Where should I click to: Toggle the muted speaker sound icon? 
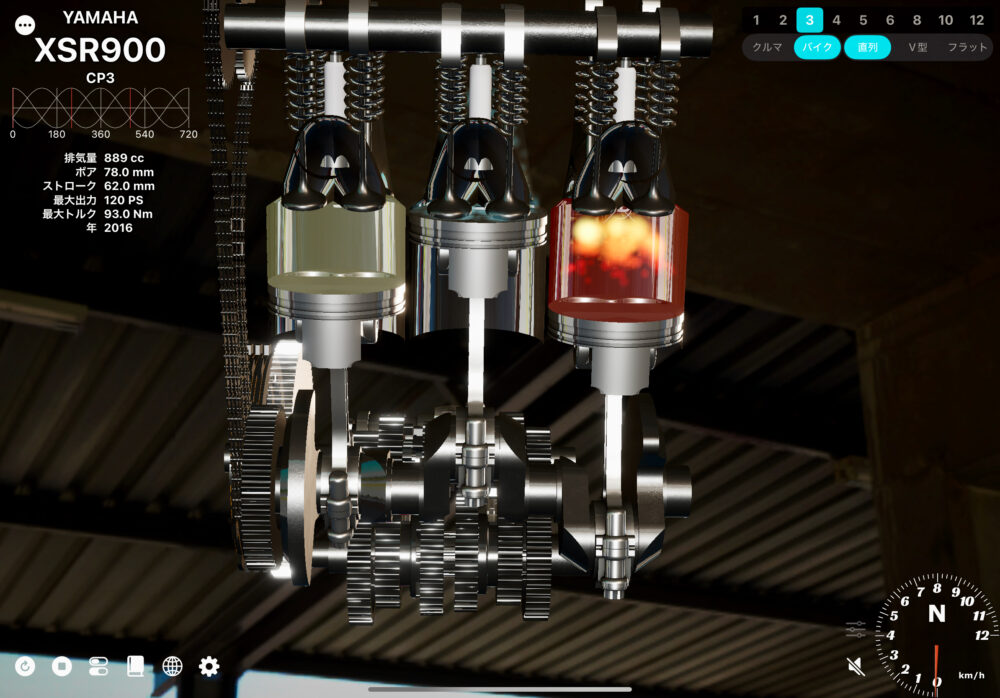click(855, 666)
